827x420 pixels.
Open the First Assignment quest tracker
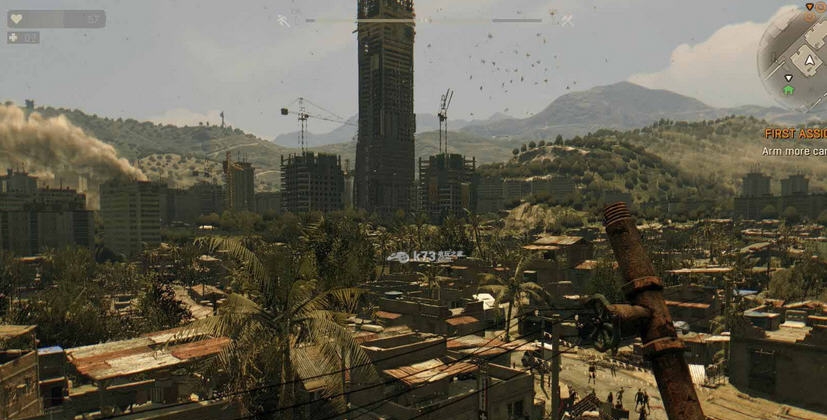(796, 133)
